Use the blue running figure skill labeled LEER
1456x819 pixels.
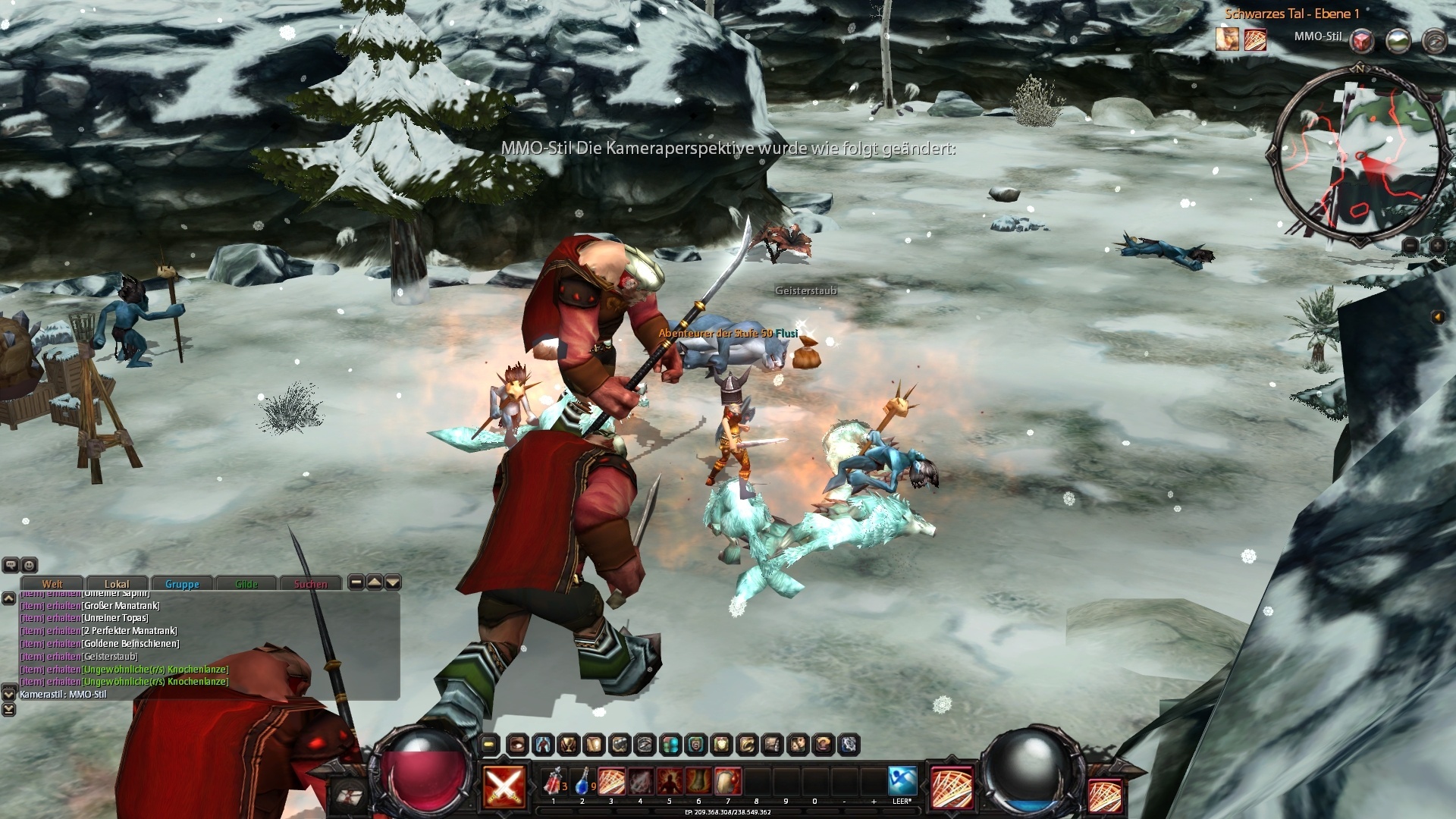(x=902, y=781)
